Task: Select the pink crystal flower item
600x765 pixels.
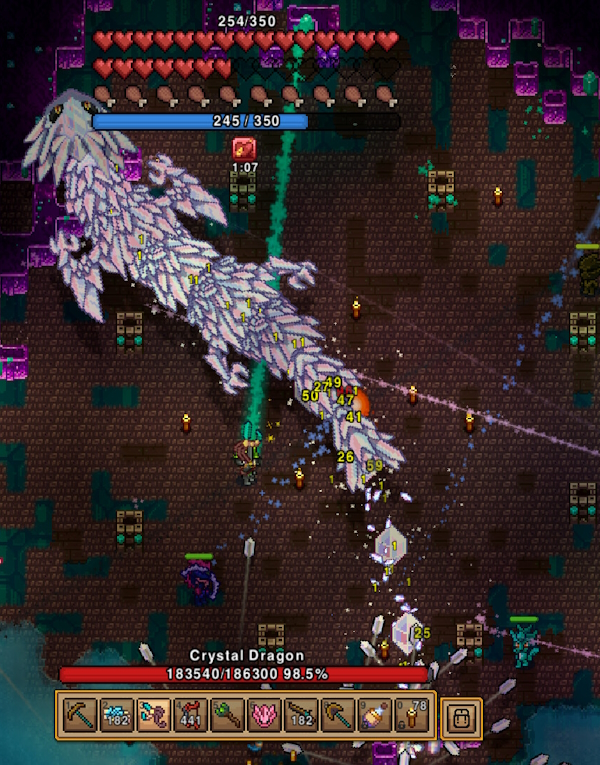Action: [263, 717]
